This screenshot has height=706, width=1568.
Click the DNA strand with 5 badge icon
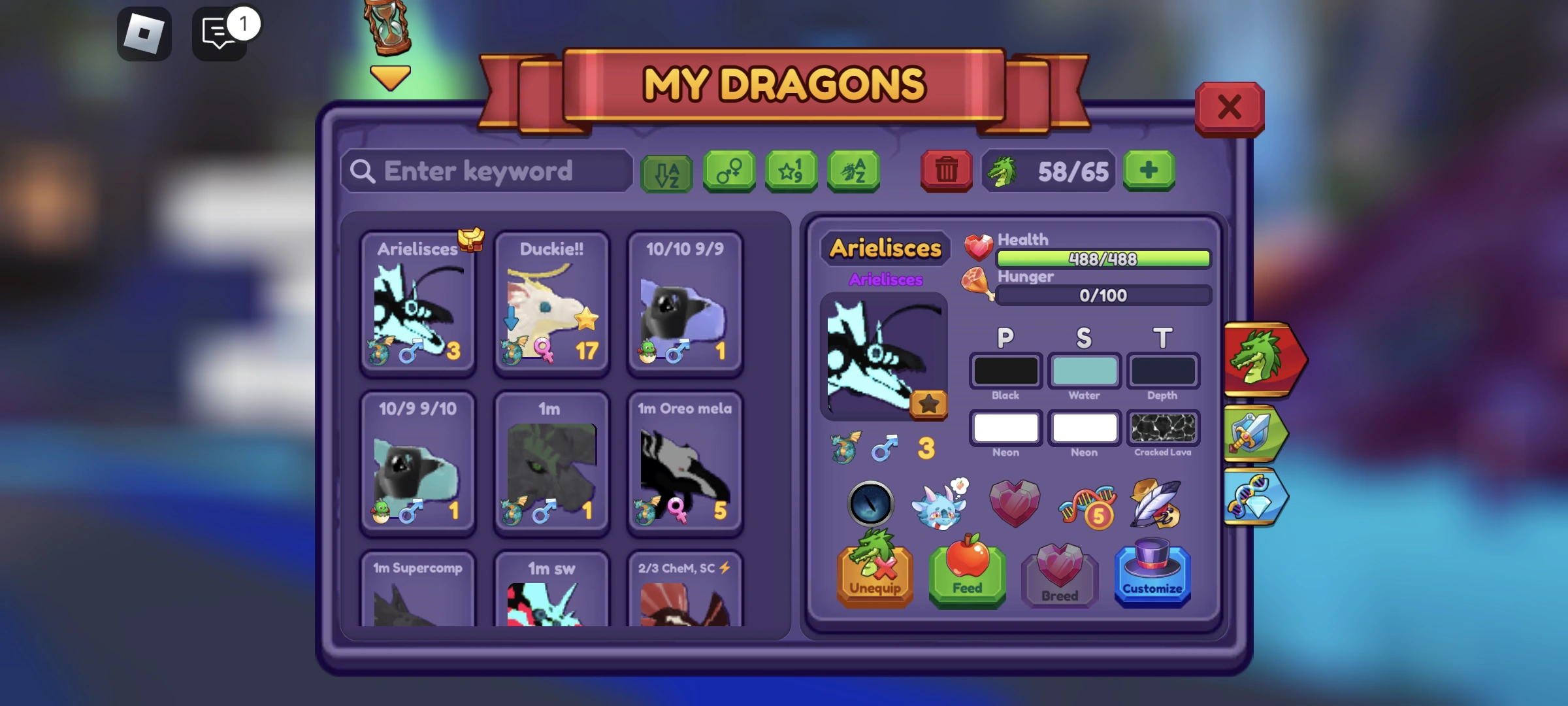tap(1085, 503)
